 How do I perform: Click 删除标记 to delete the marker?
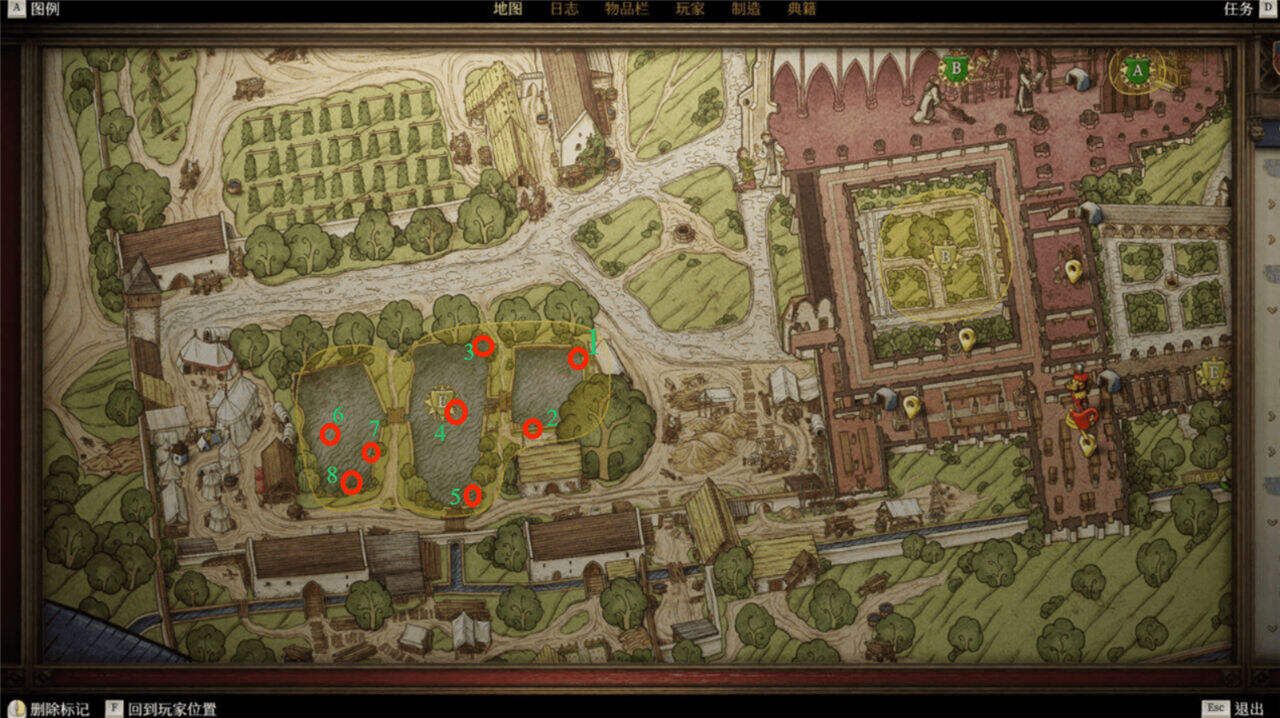(59, 709)
